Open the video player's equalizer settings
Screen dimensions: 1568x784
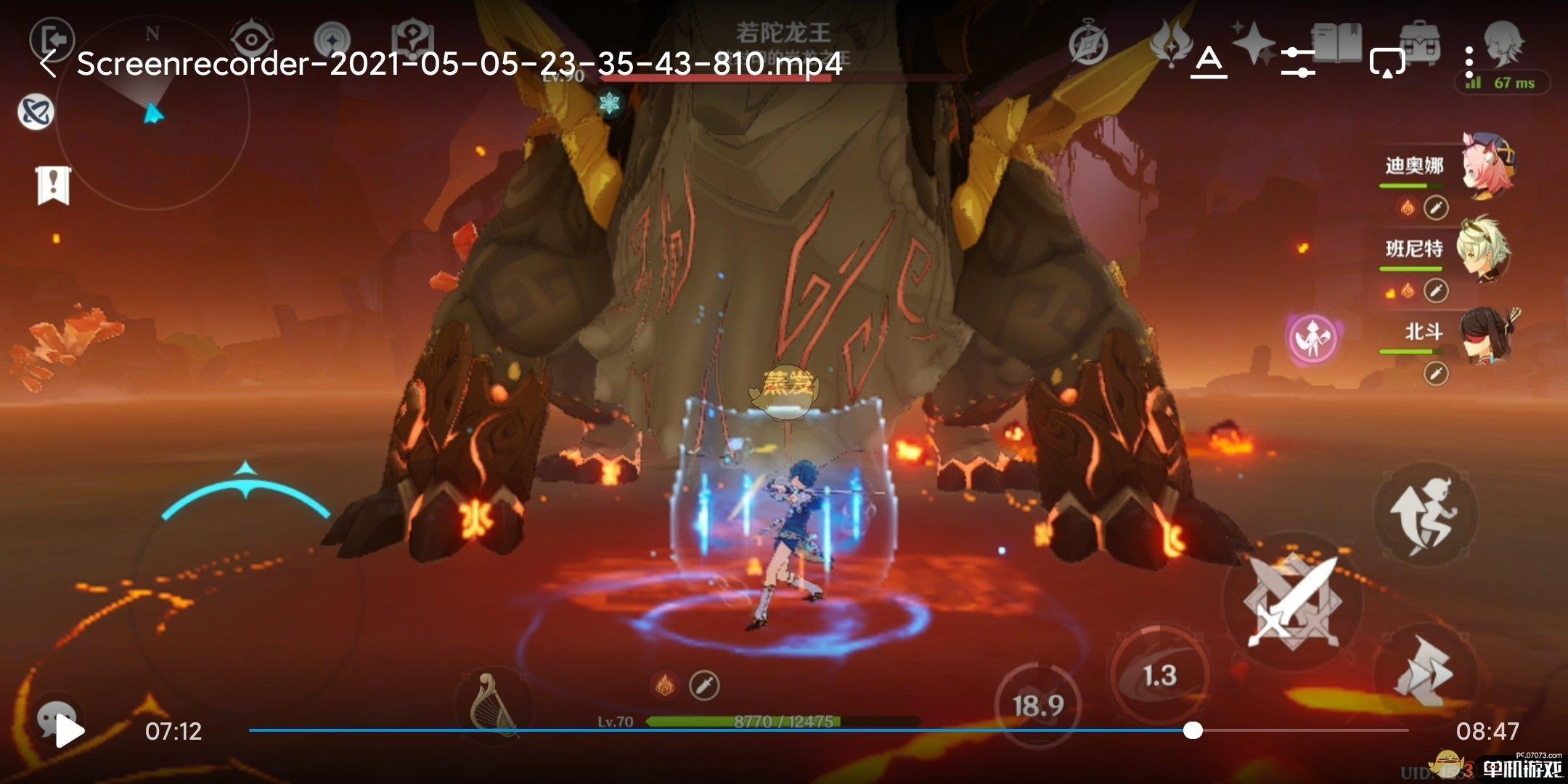tap(1297, 62)
